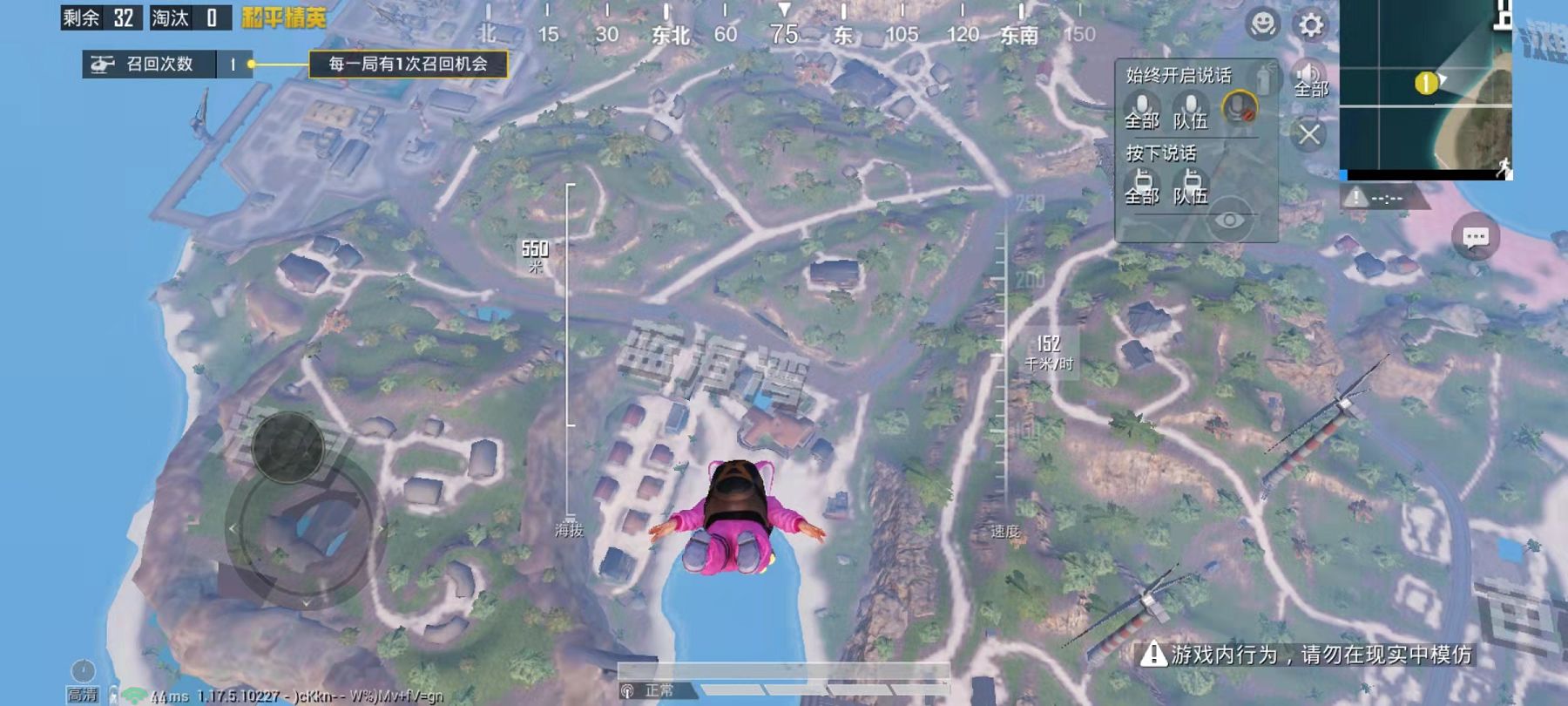This screenshot has height=706, width=1568.
Task: Select push-to-talk walkie-talkie for 队伍
Action: 1190,186
